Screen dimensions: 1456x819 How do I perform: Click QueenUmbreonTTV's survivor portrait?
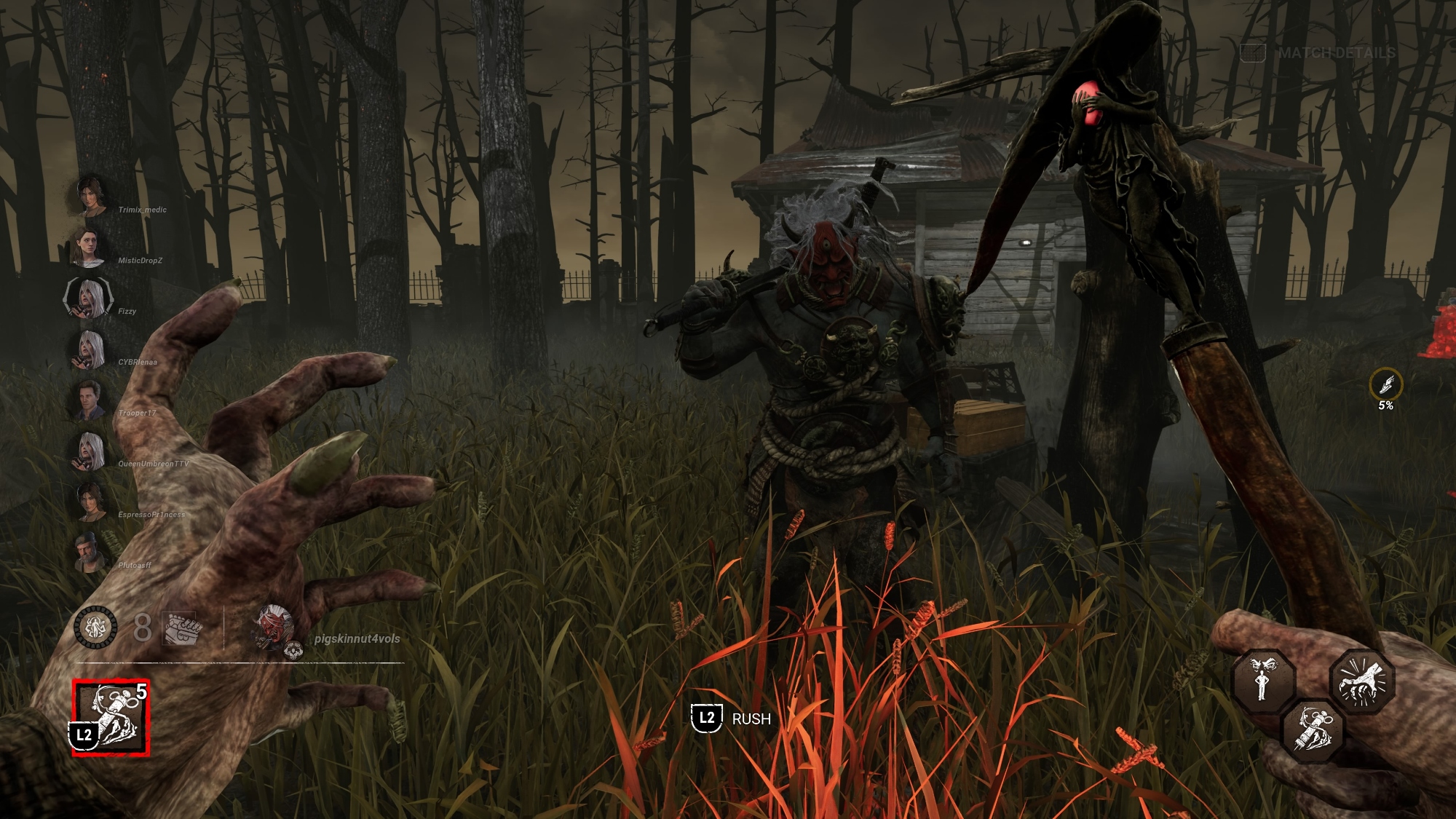tap(88, 451)
